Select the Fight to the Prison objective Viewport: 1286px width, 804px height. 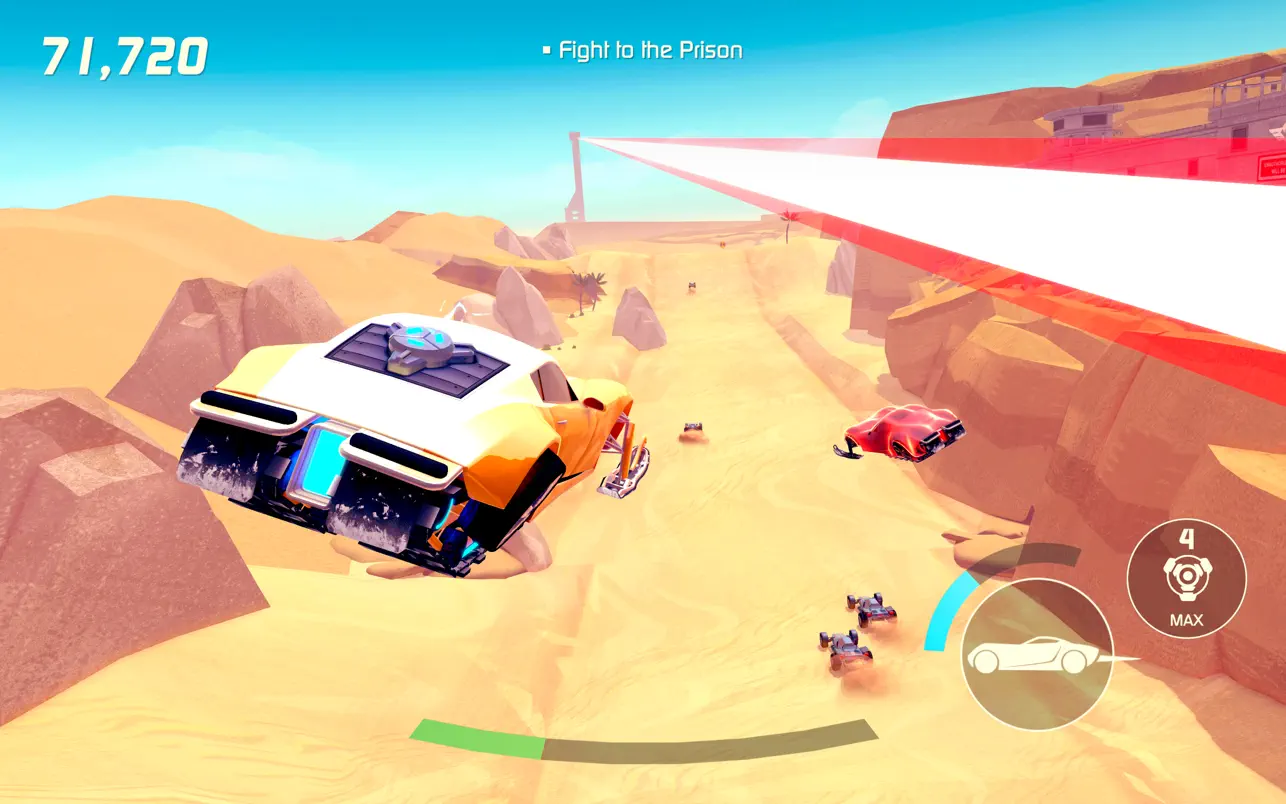(650, 50)
